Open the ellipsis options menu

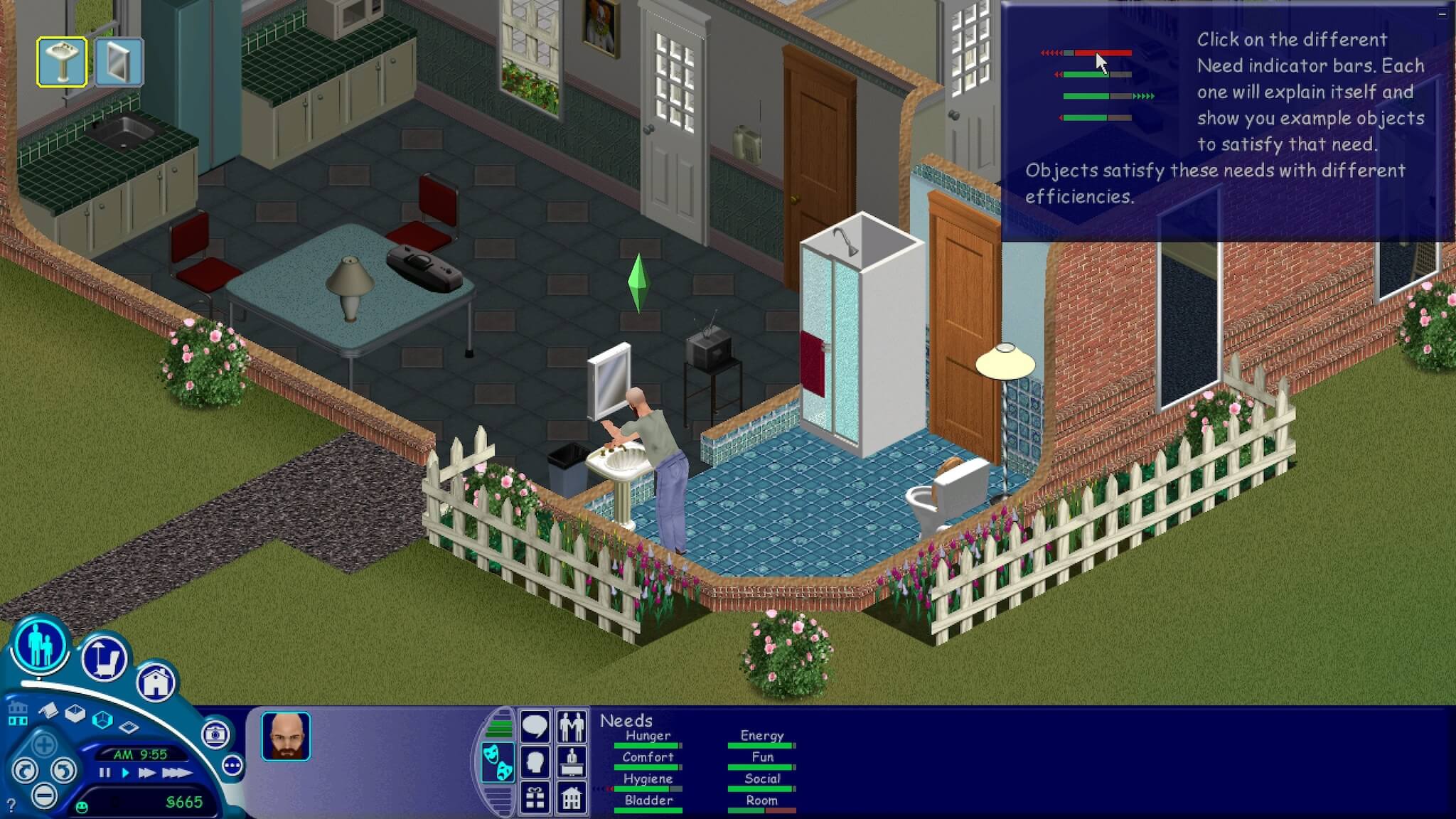click(x=233, y=765)
